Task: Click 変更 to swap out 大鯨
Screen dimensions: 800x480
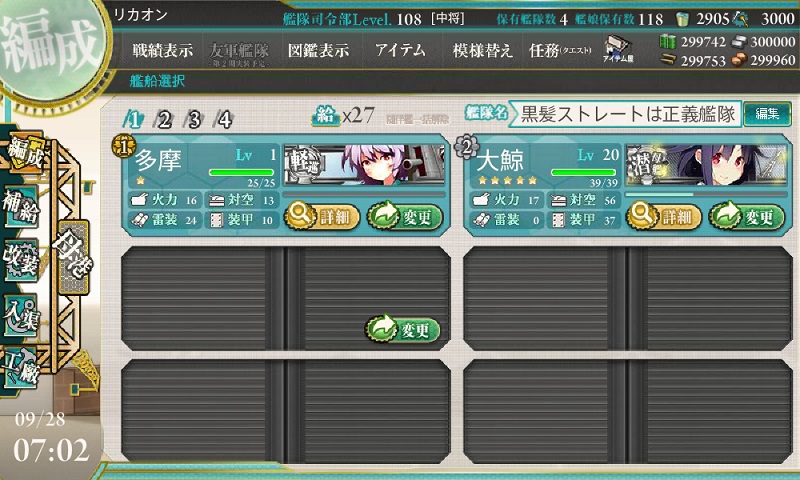Action: [746, 215]
